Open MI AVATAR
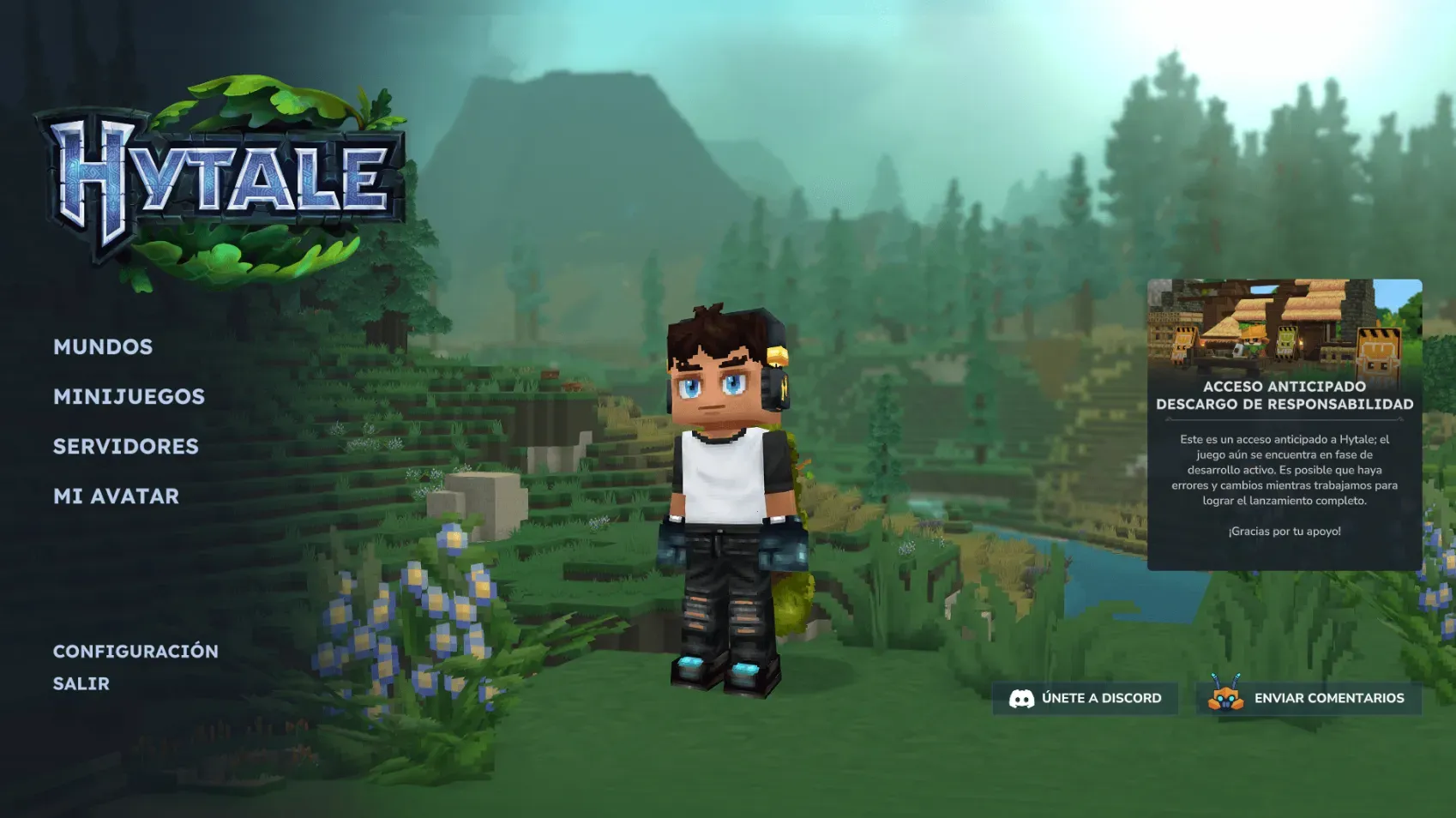This screenshot has width=1456, height=818. click(x=116, y=496)
